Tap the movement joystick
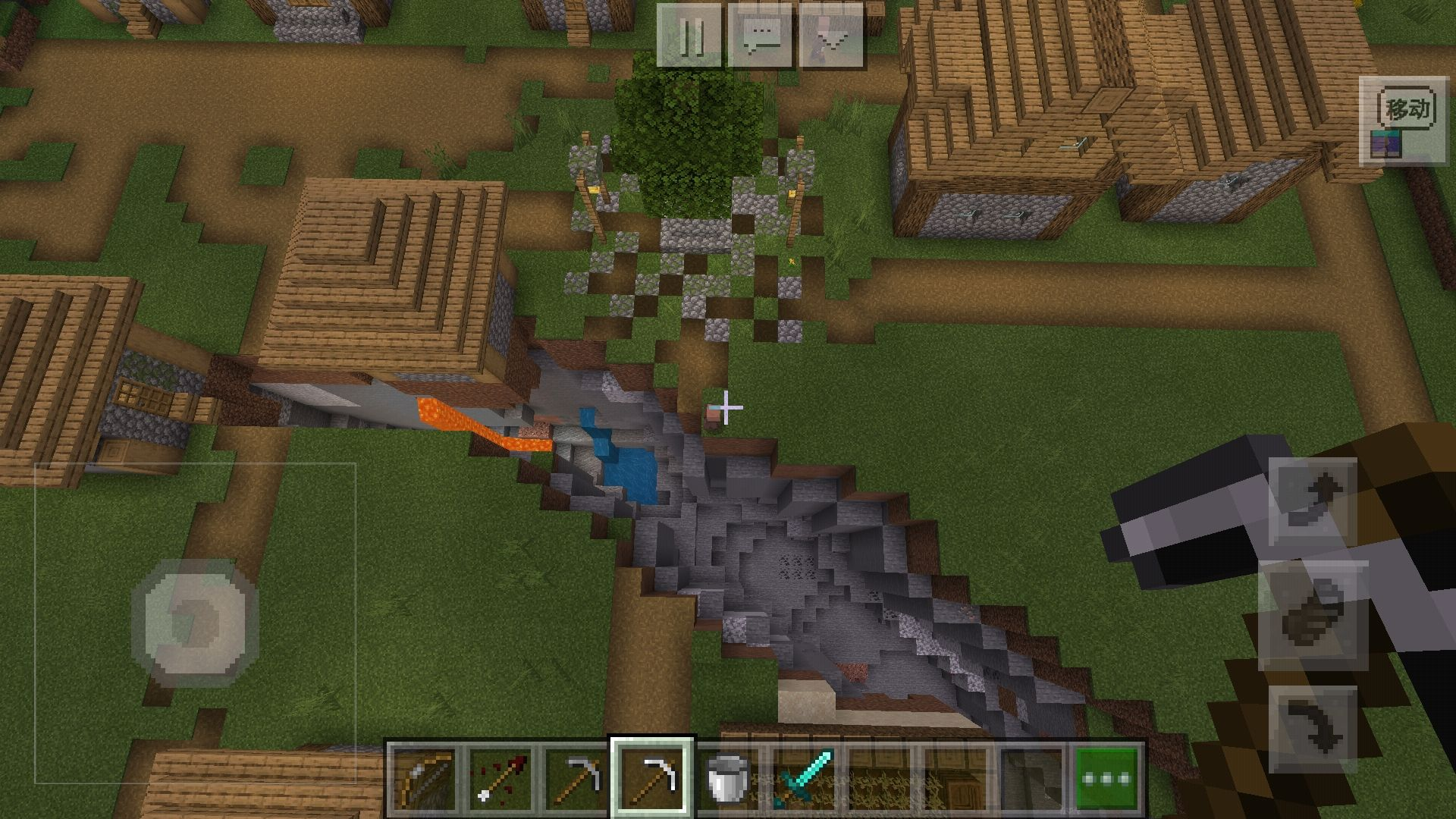The image size is (1456, 819). point(195,623)
